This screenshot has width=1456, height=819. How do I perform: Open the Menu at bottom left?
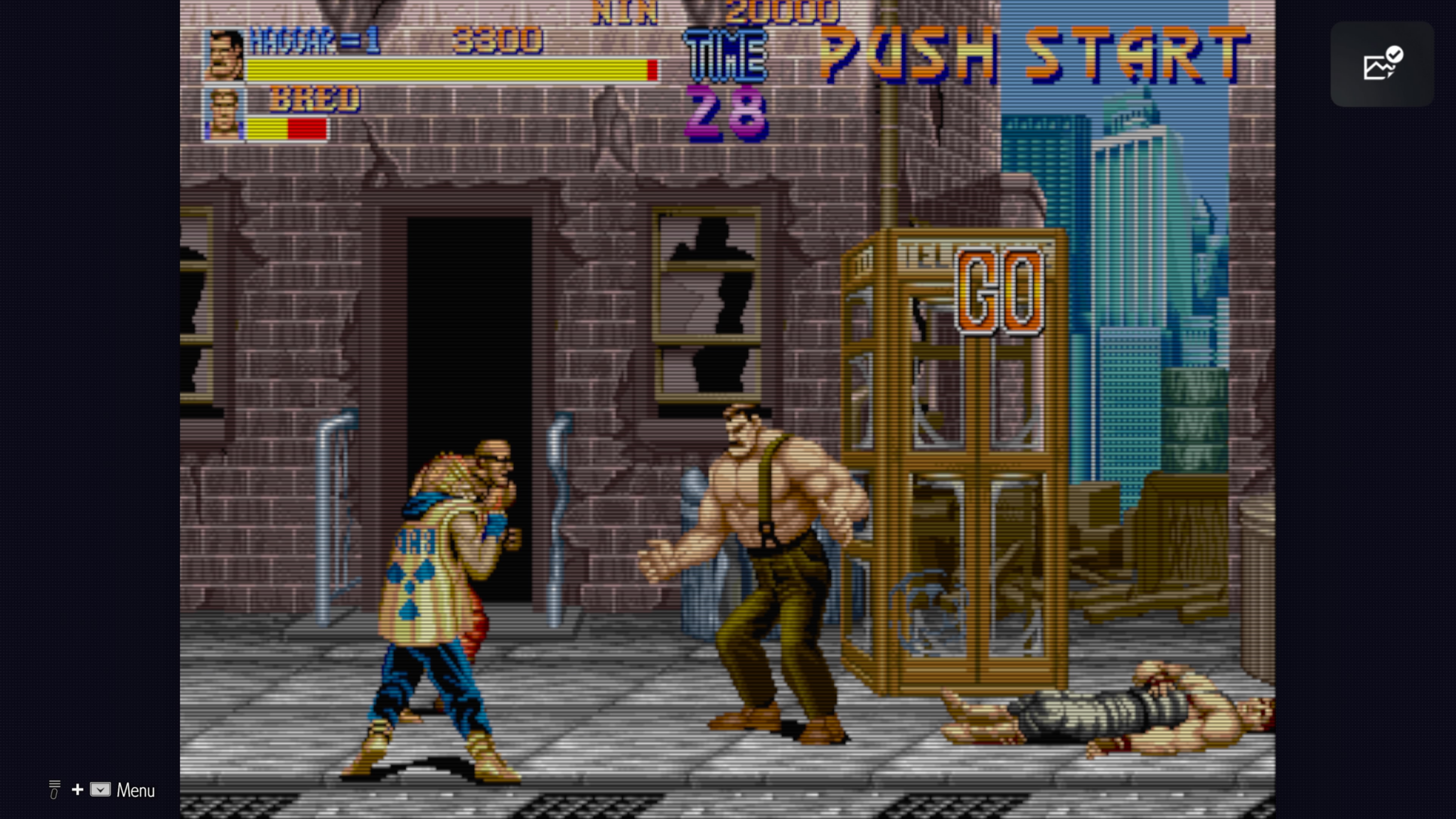136,790
